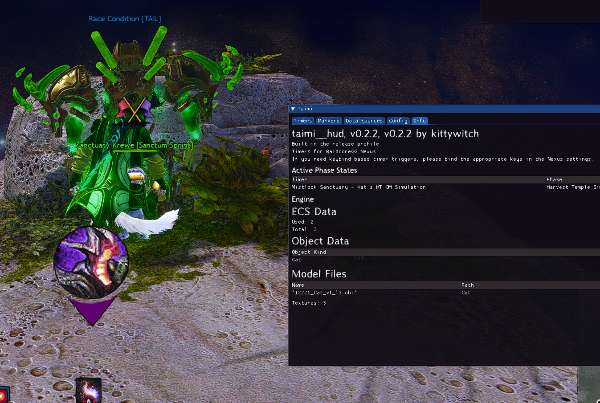600x403 pixels.
Task: Click the Model Files Name column header
Action: (x=297, y=285)
